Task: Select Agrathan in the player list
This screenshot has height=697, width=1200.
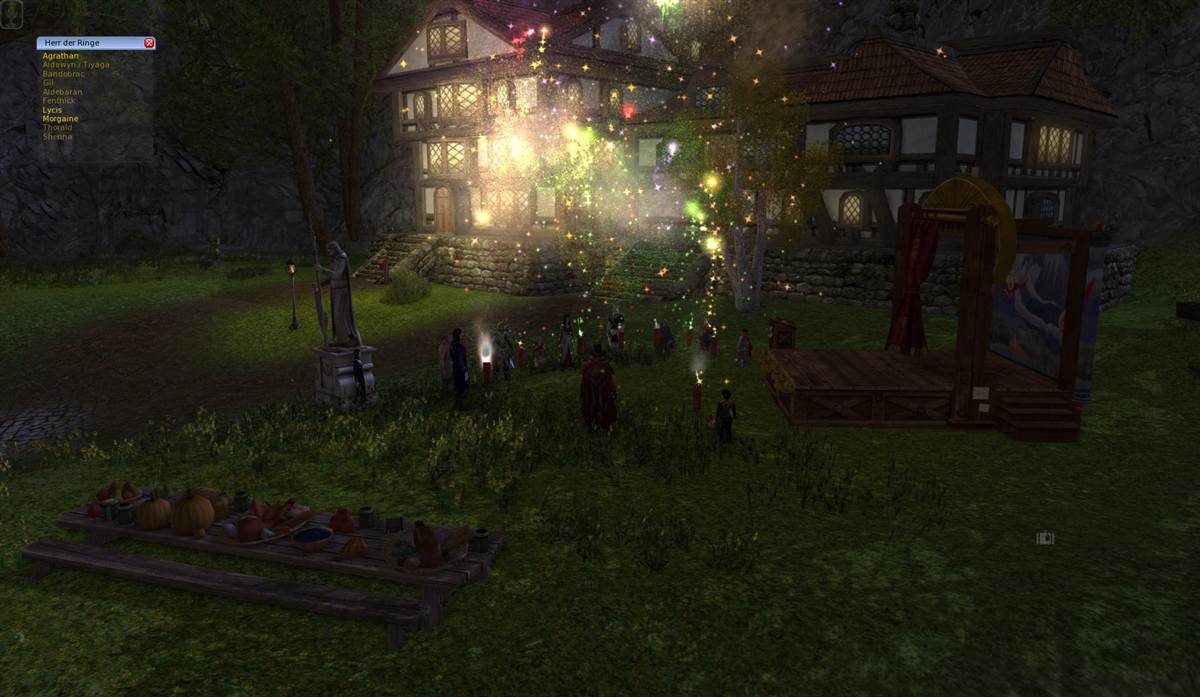Action: pyautogui.click(x=60, y=56)
